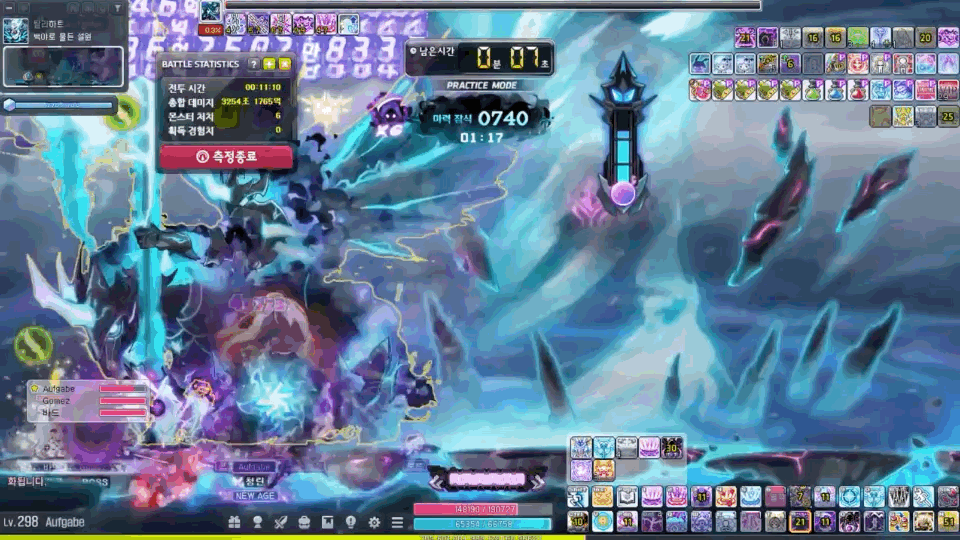
Task: Open the settings gear menu
Action: tap(374, 522)
